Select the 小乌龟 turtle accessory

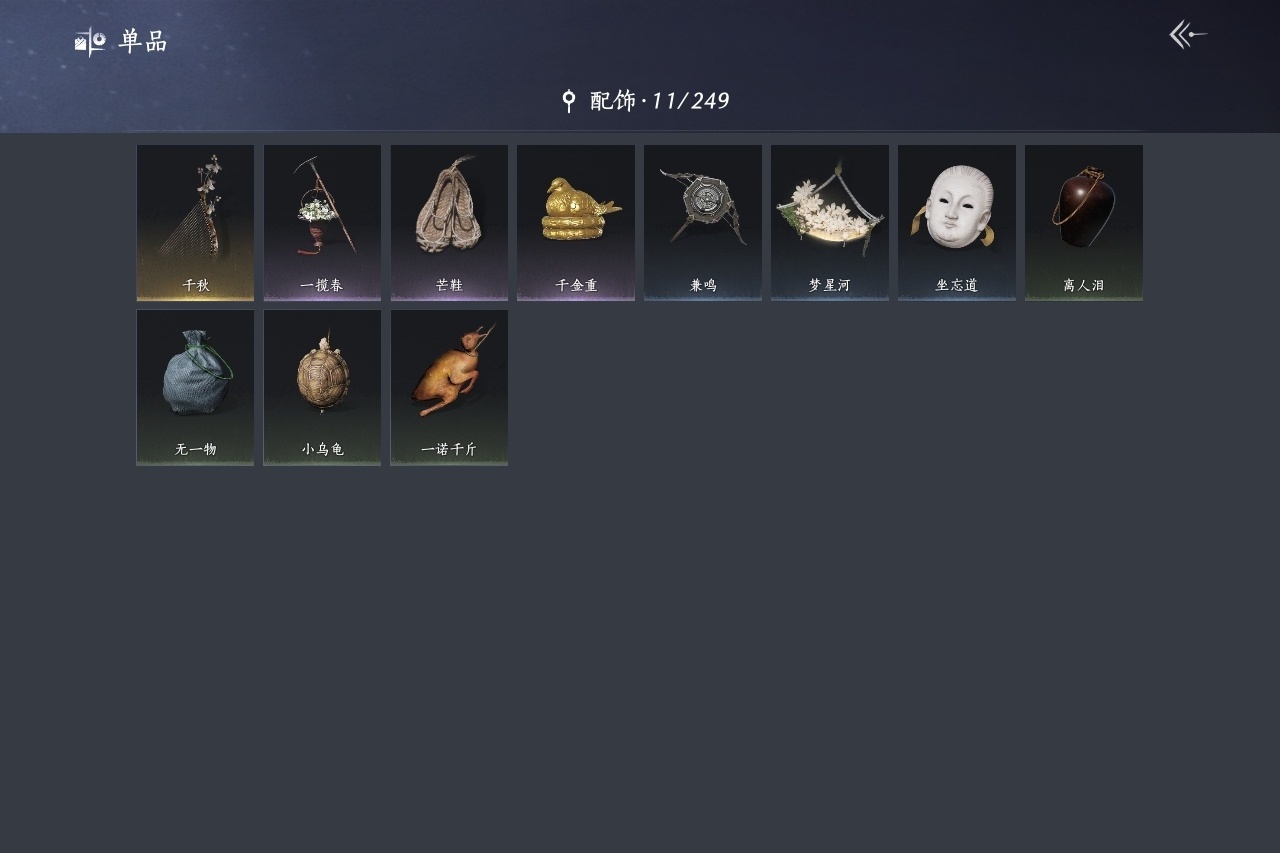pos(322,387)
